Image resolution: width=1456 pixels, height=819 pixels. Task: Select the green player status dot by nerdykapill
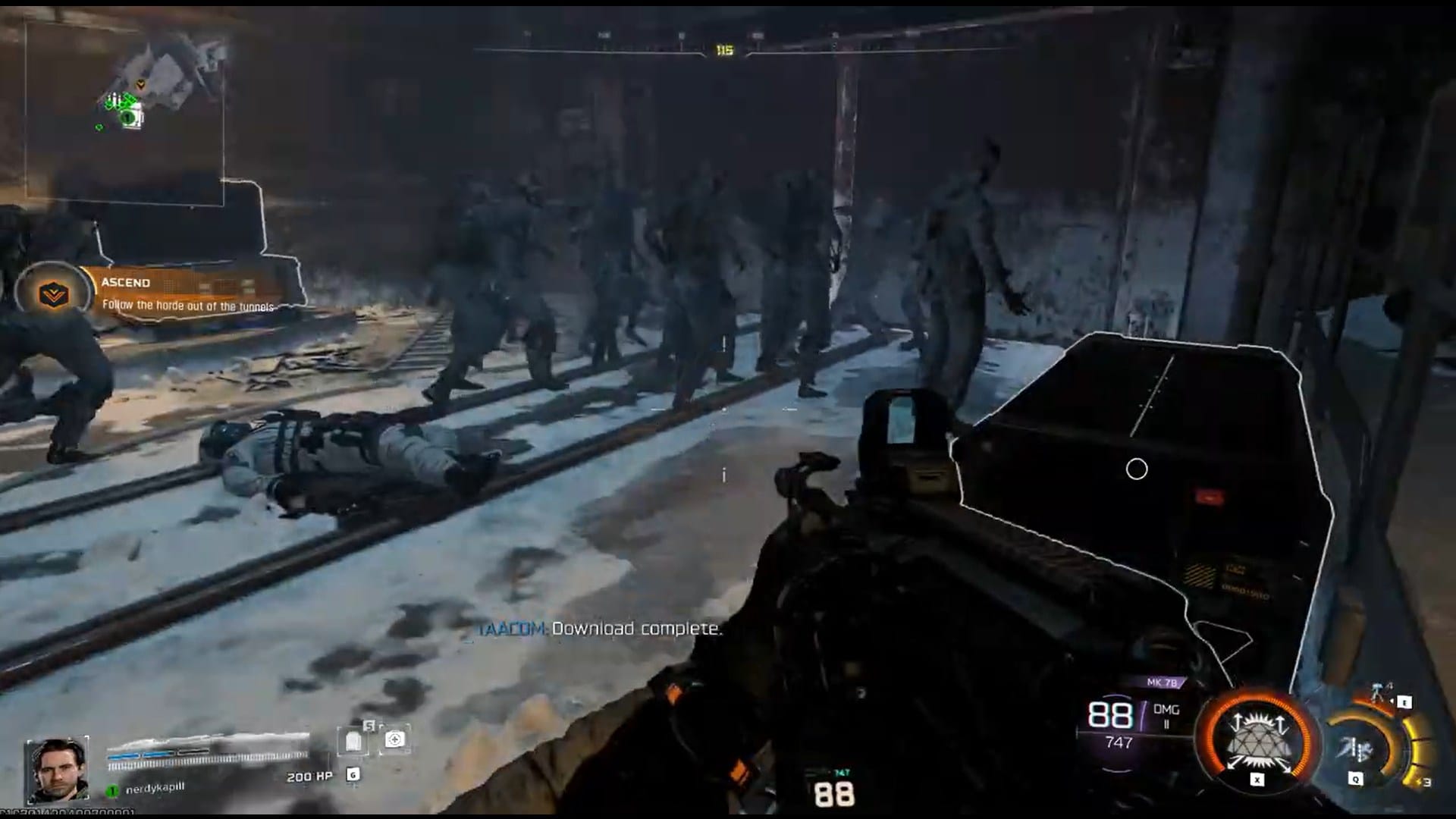[x=111, y=789]
